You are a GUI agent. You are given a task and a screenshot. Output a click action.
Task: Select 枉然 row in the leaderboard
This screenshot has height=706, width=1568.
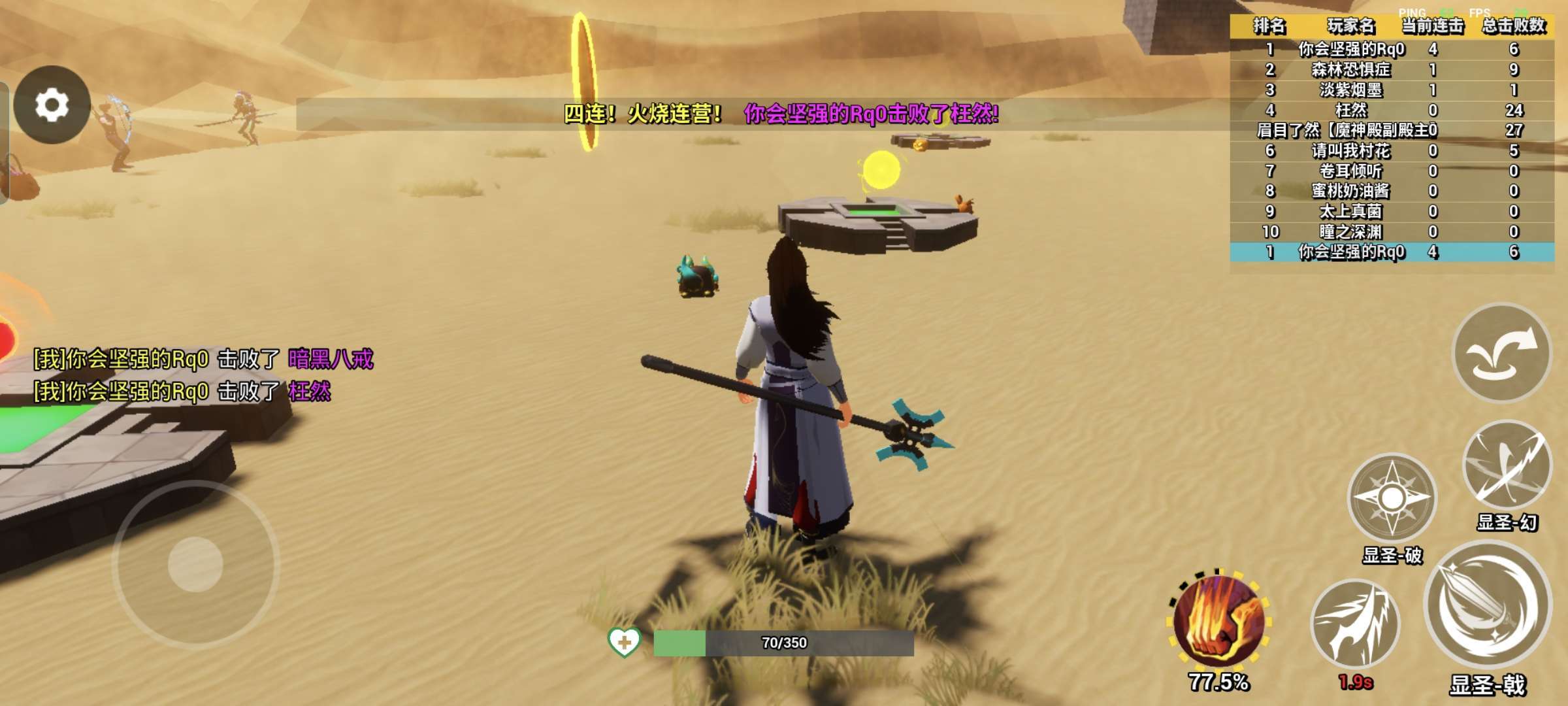coord(1392,110)
